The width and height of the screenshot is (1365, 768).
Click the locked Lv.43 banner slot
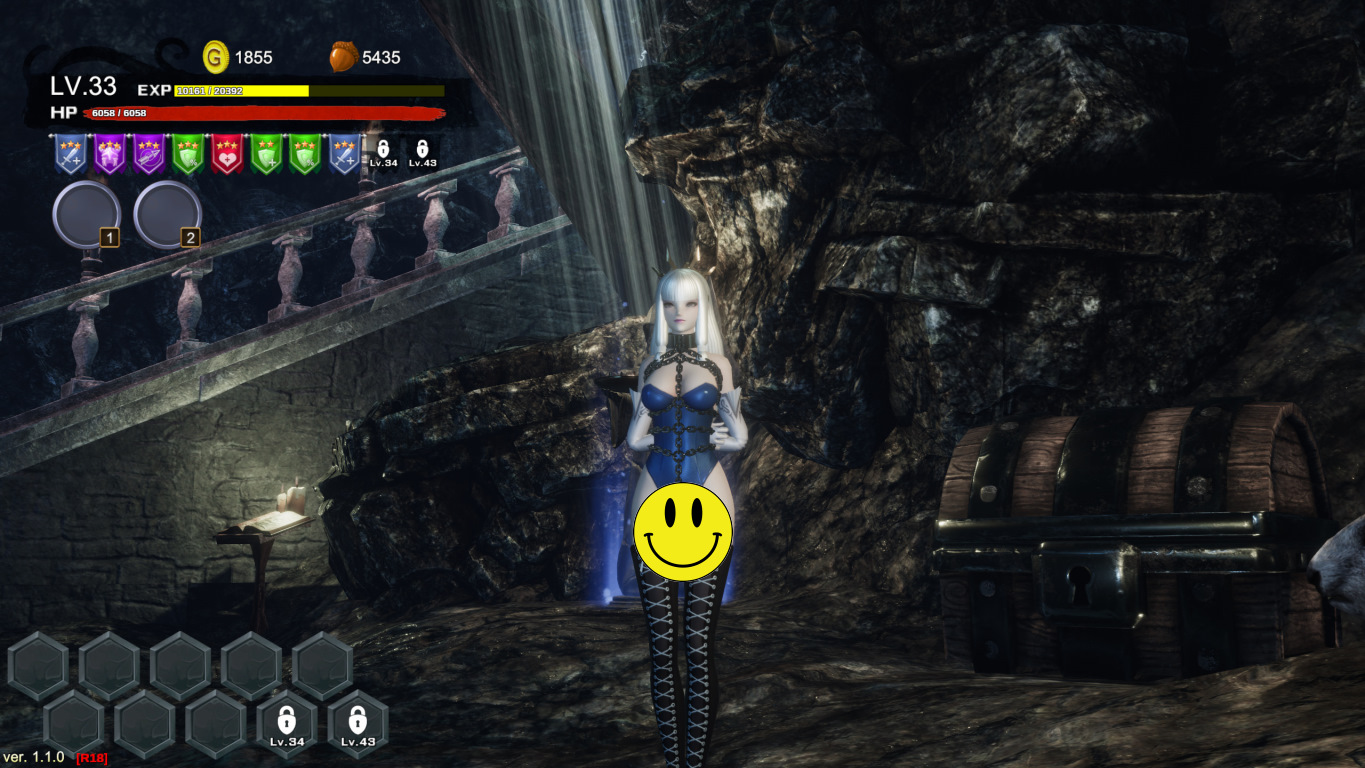coord(422,153)
